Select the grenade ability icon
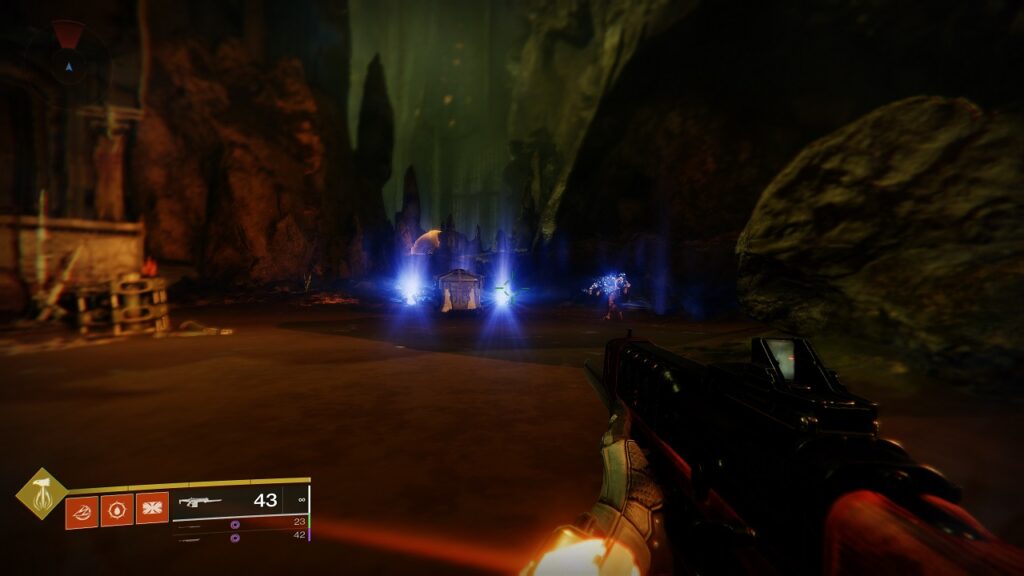Screen dimensions: 1024x576 point(82,511)
